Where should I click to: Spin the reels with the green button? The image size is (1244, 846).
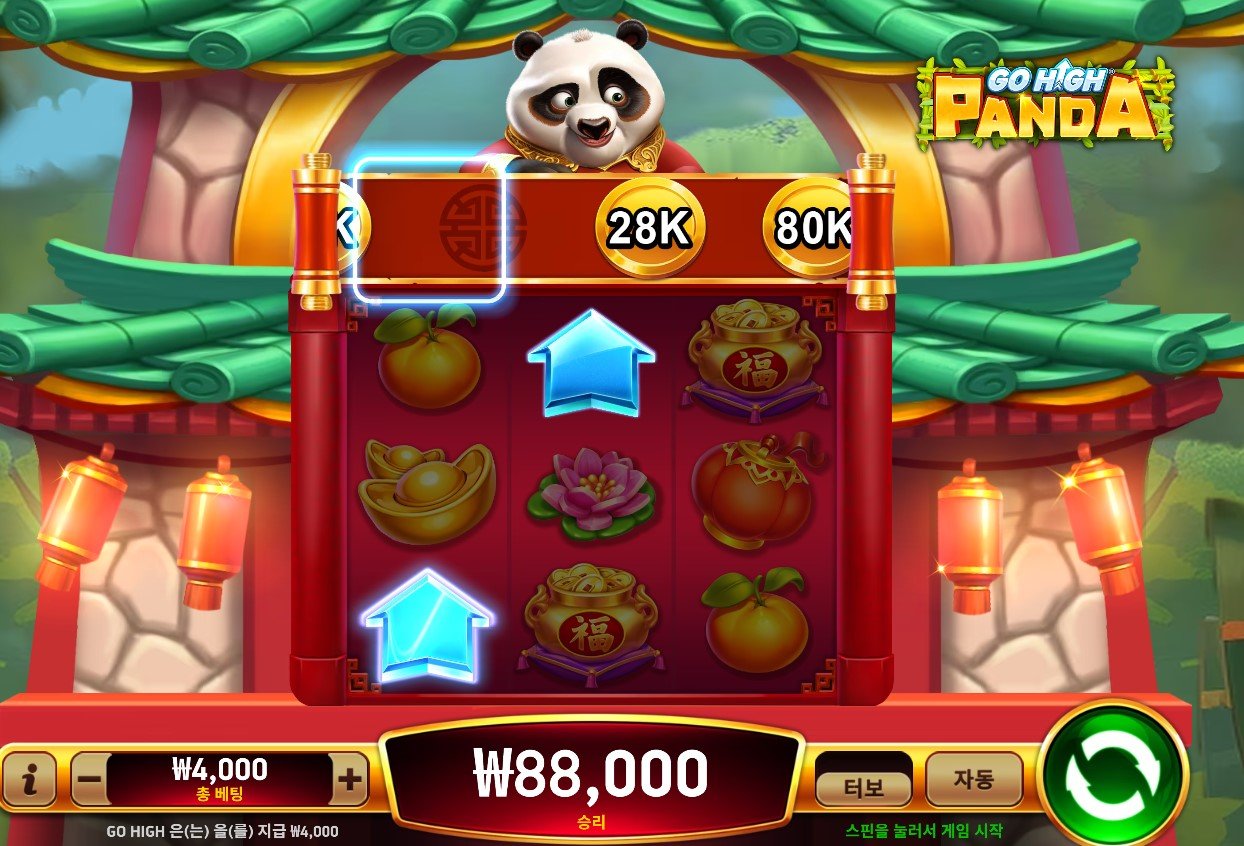coord(1112,773)
